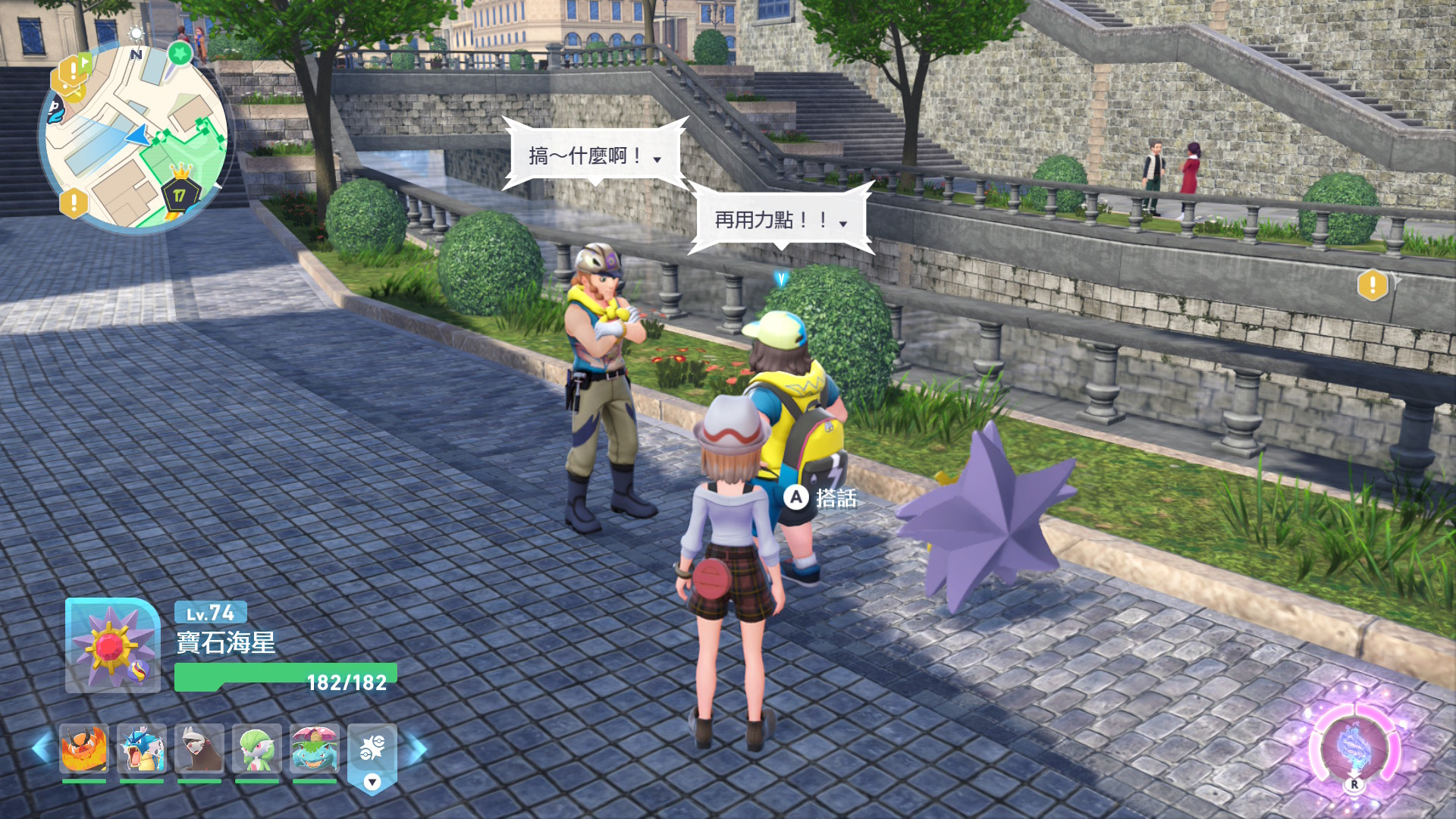Select the Excadrill party slot

(x=199, y=748)
